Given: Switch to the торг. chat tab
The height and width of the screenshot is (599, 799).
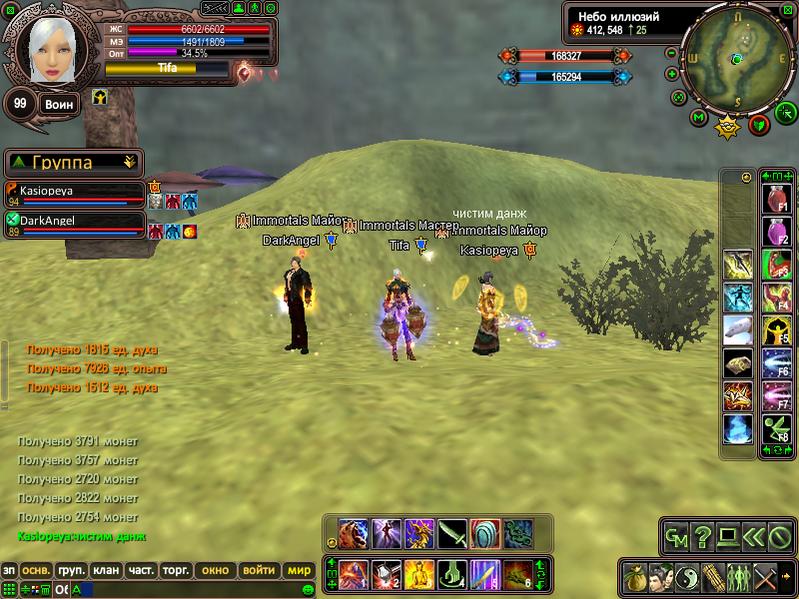Looking at the screenshot, I should 176,570.
